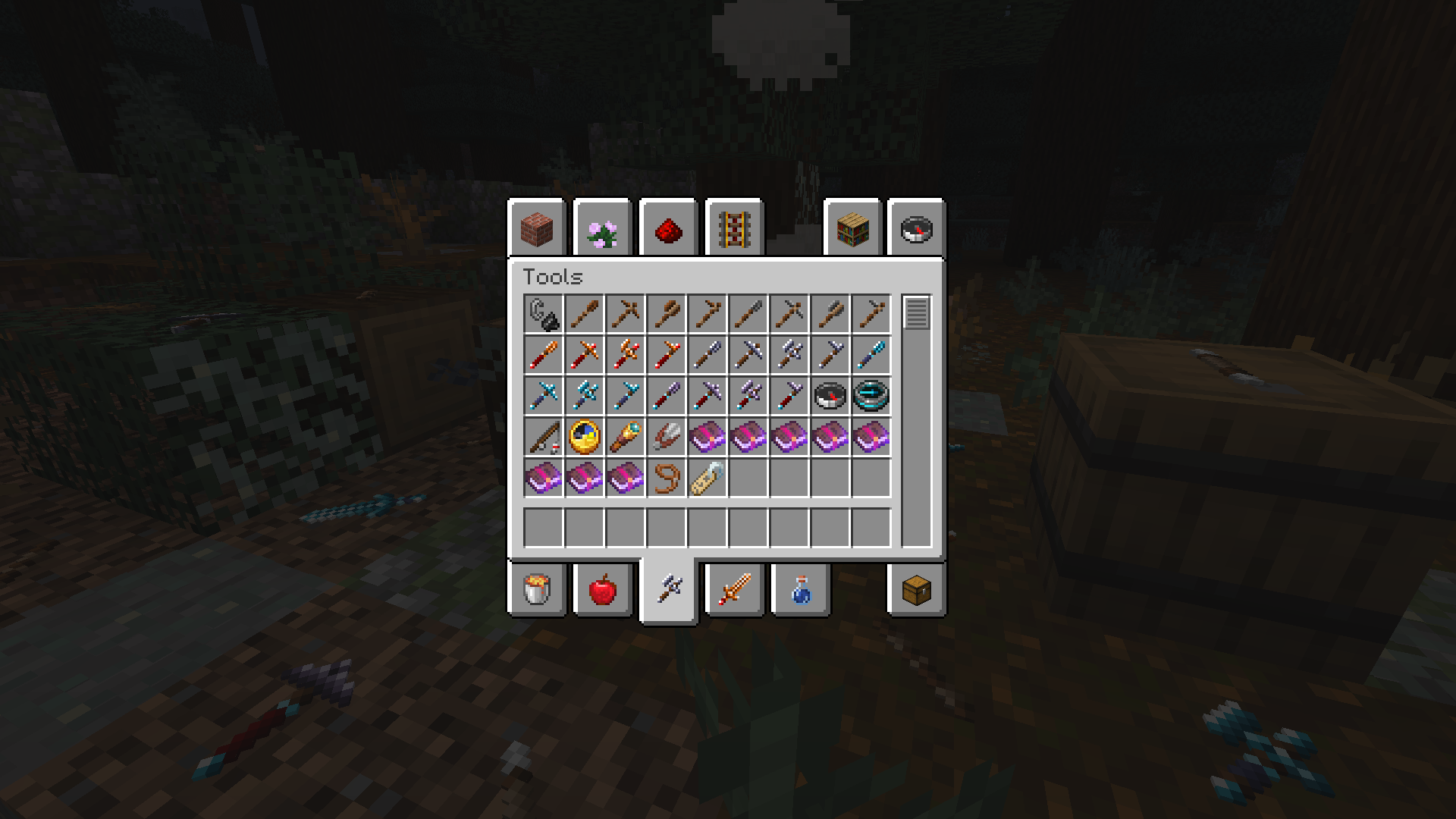
Task: Select the Wooden Pickaxe
Action: [626, 313]
